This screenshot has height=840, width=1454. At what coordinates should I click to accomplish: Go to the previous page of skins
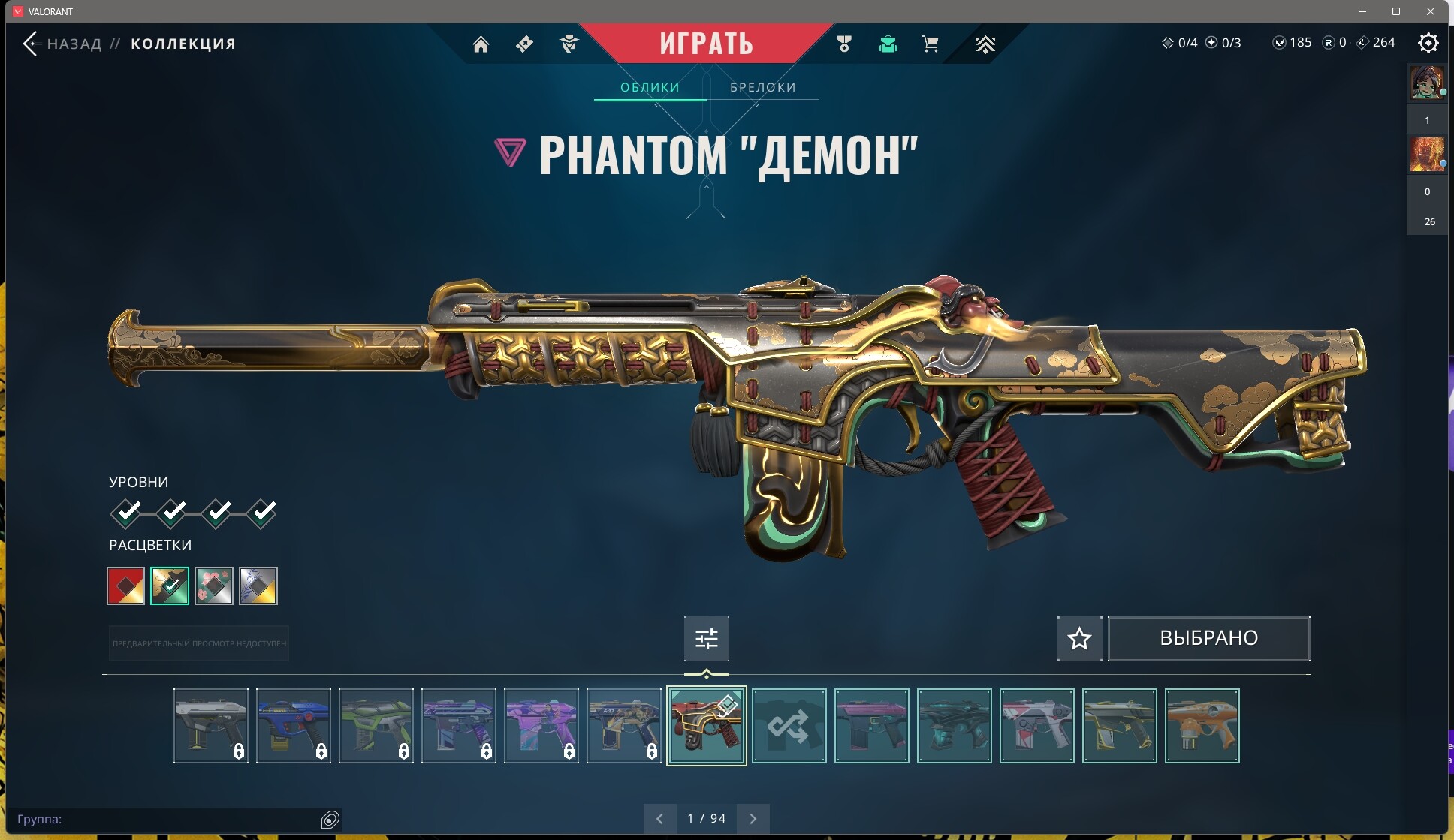659,819
